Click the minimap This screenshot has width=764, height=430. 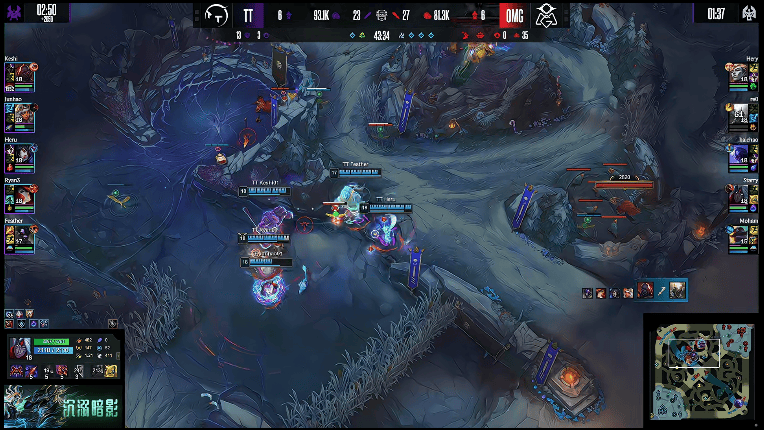point(701,371)
